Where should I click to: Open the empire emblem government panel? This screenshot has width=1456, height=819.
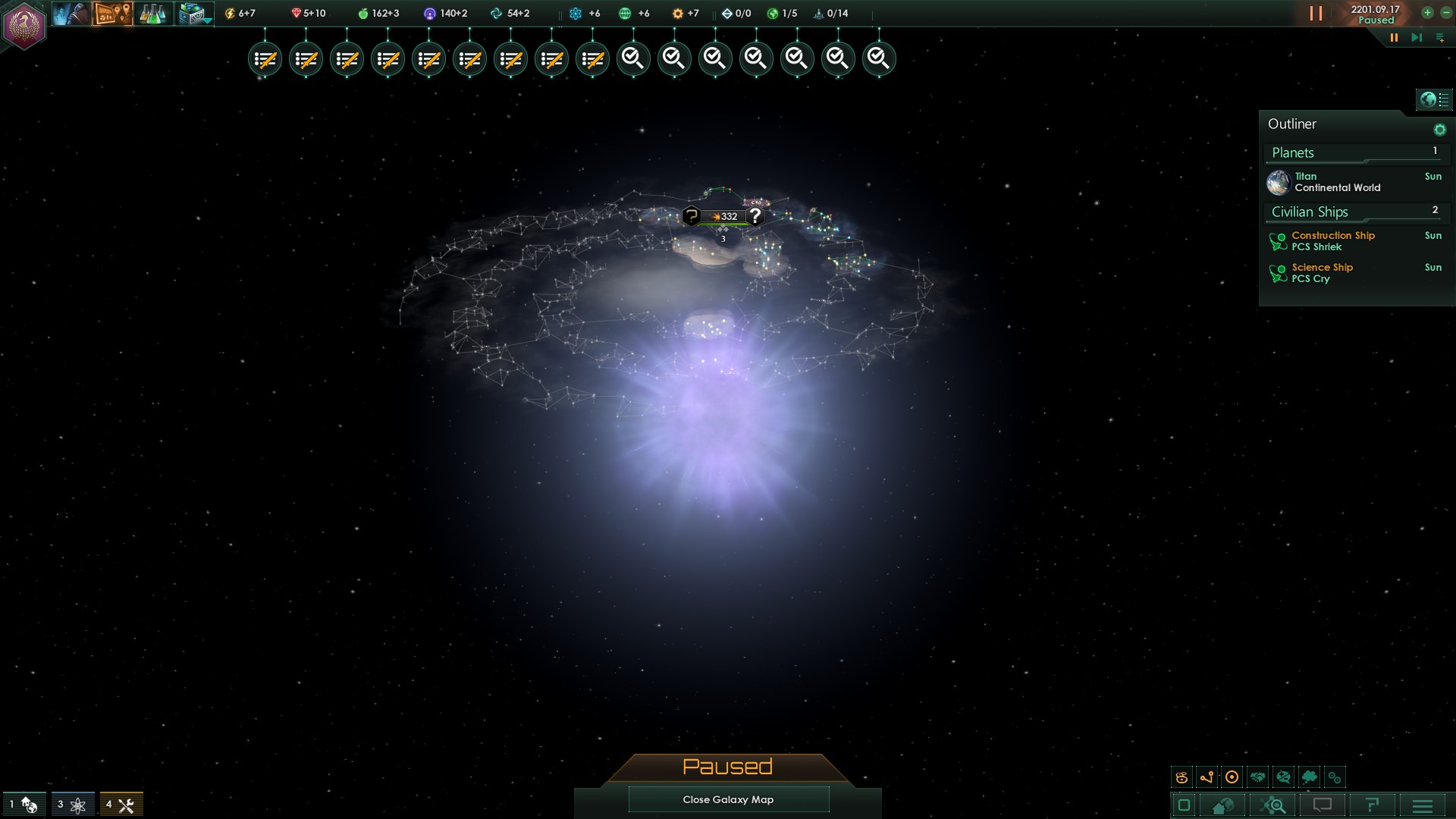click(x=24, y=27)
